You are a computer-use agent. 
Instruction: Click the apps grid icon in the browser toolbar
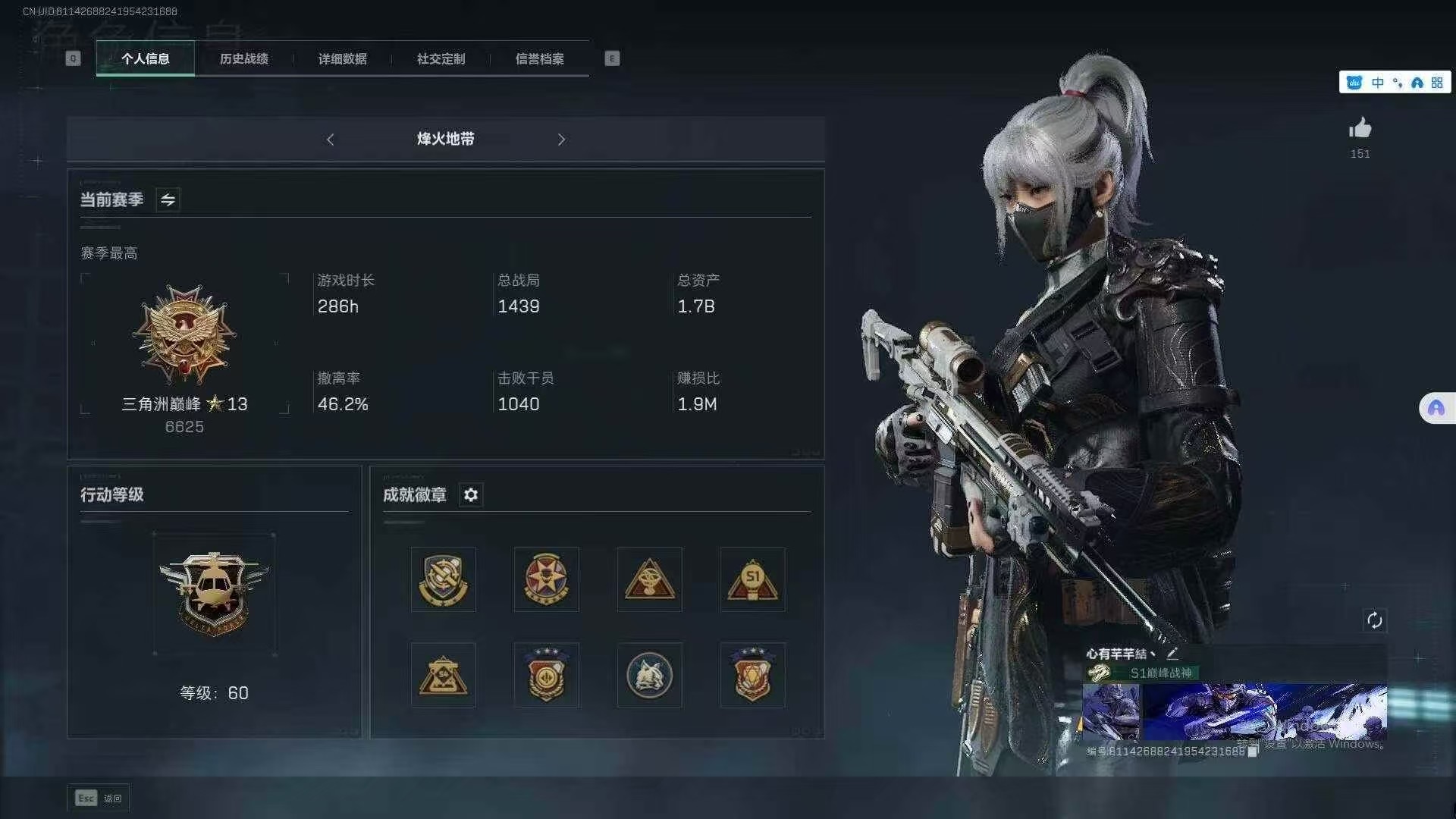coord(1437,82)
